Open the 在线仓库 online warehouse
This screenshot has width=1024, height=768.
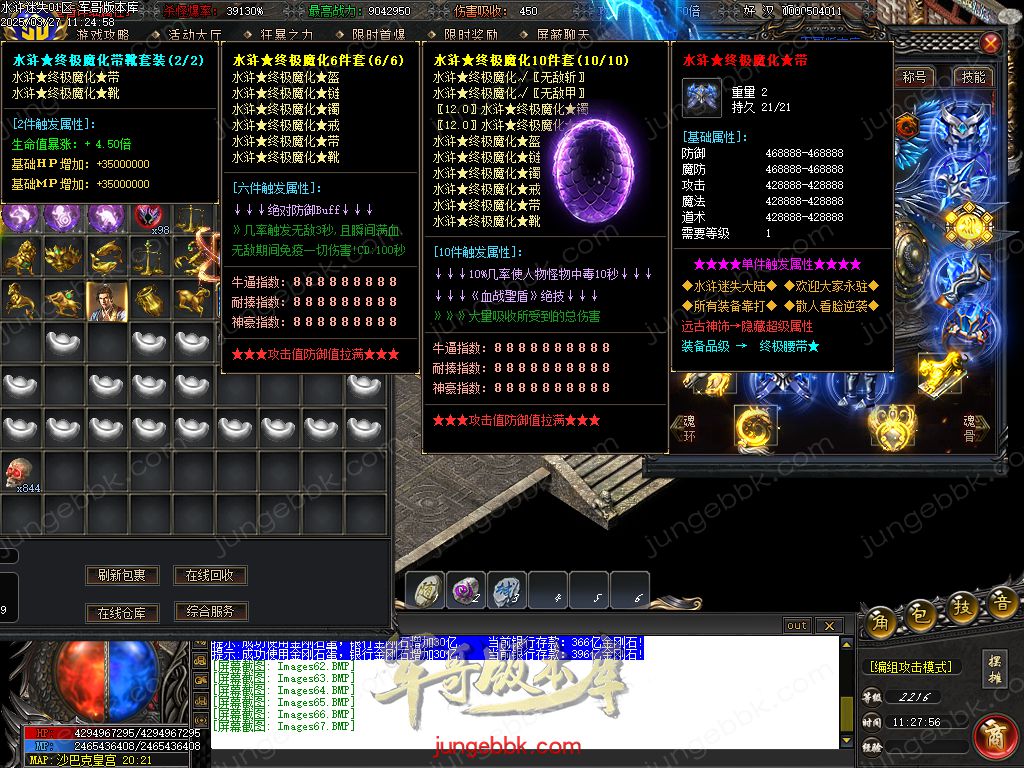pyautogui.click(x=122, y=612)
